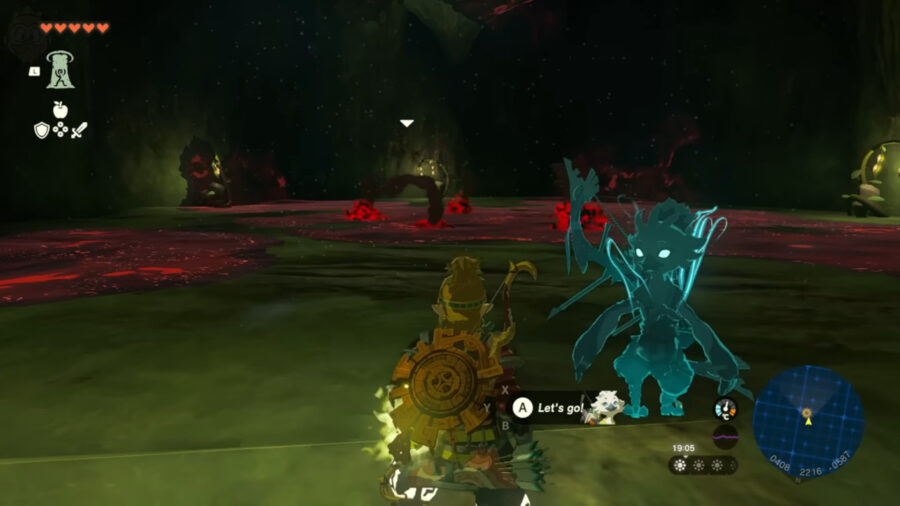
Task: Activate the Ultrahand ability icon
Action: point(62,68)
